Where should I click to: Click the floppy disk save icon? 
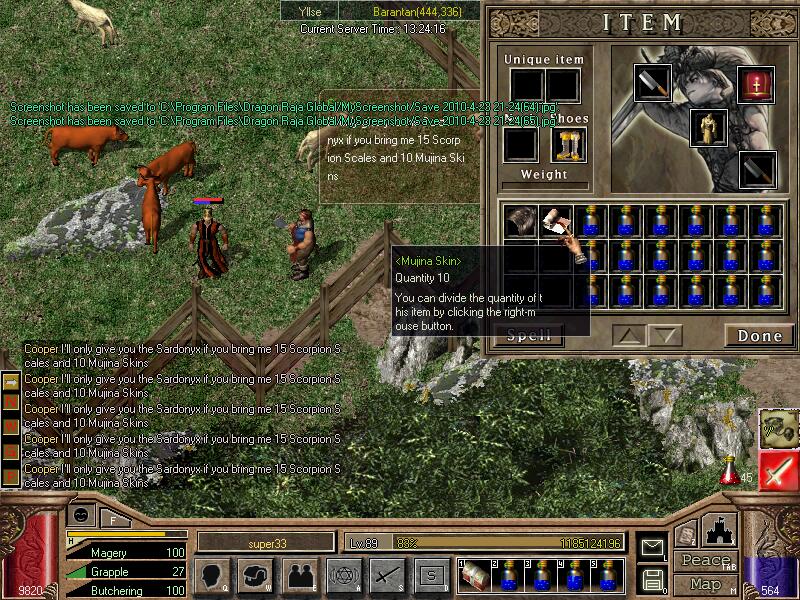(653, 579)
